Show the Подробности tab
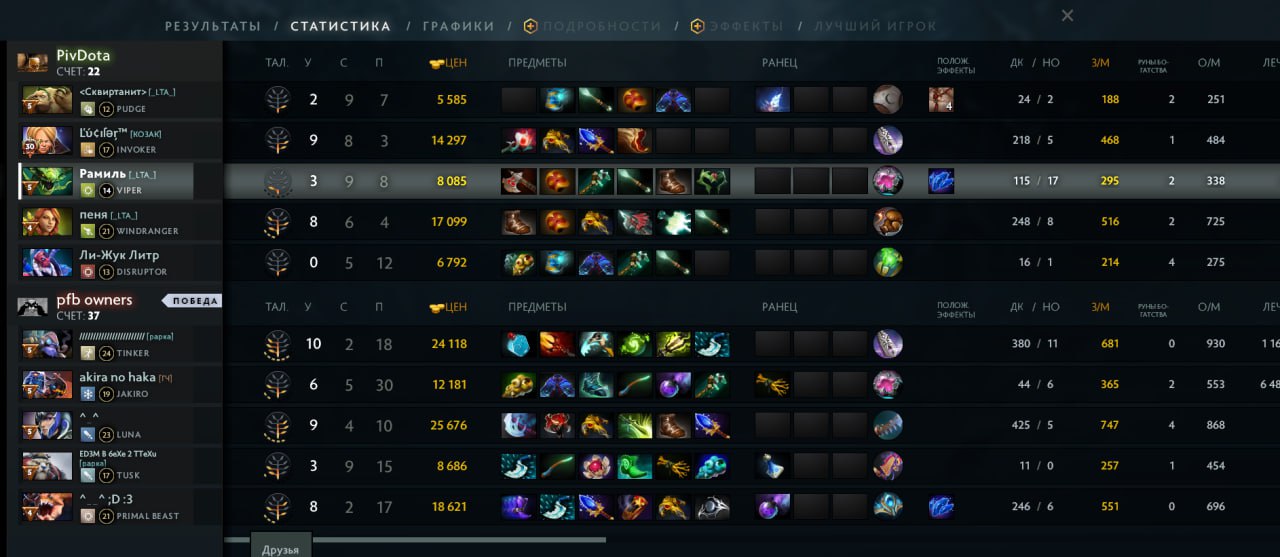This screenshot has height=557, width=1280. [601, 27]
